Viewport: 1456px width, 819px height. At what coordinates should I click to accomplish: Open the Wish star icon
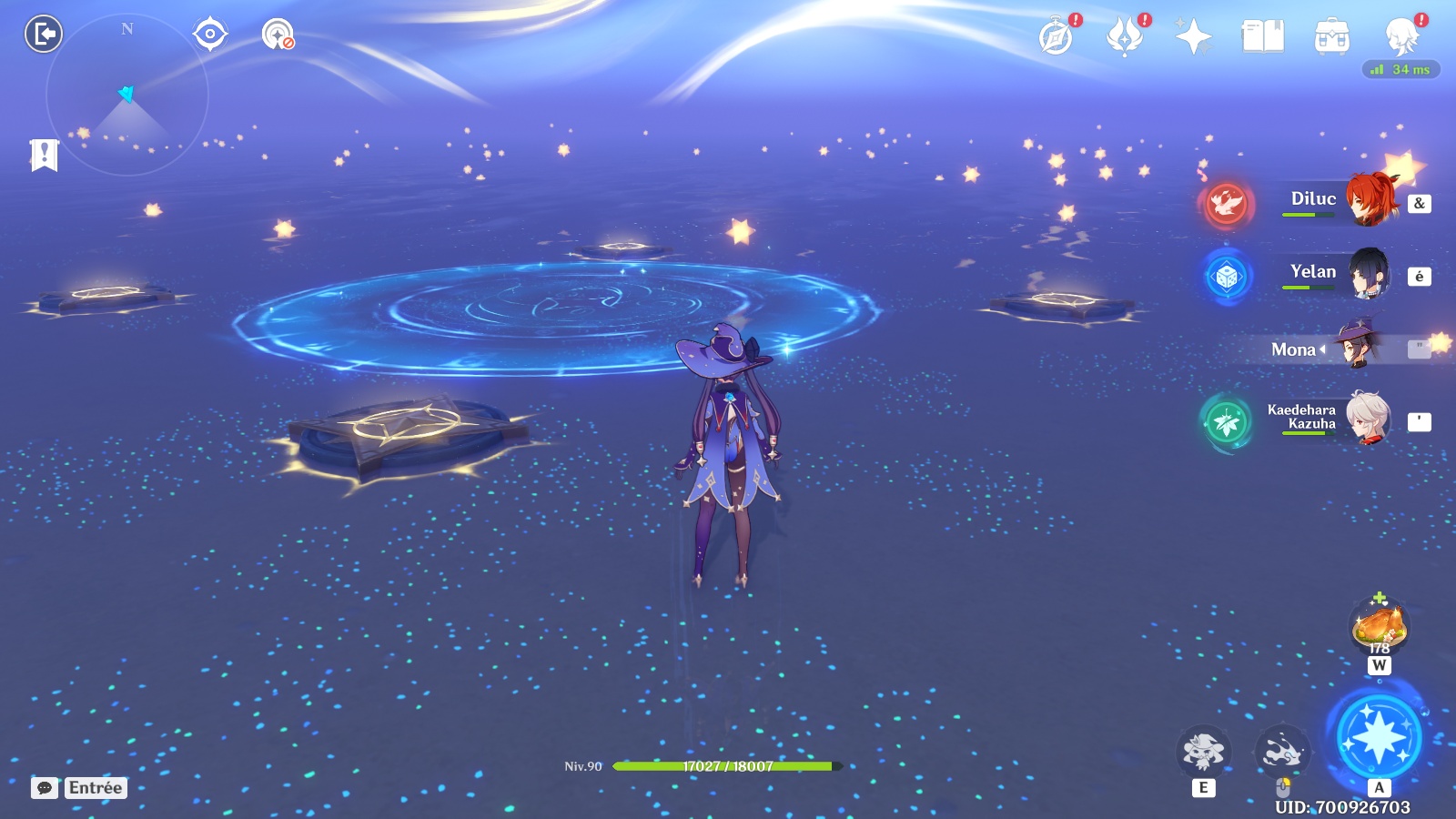pyautogui.click(x=1193, y=37)
